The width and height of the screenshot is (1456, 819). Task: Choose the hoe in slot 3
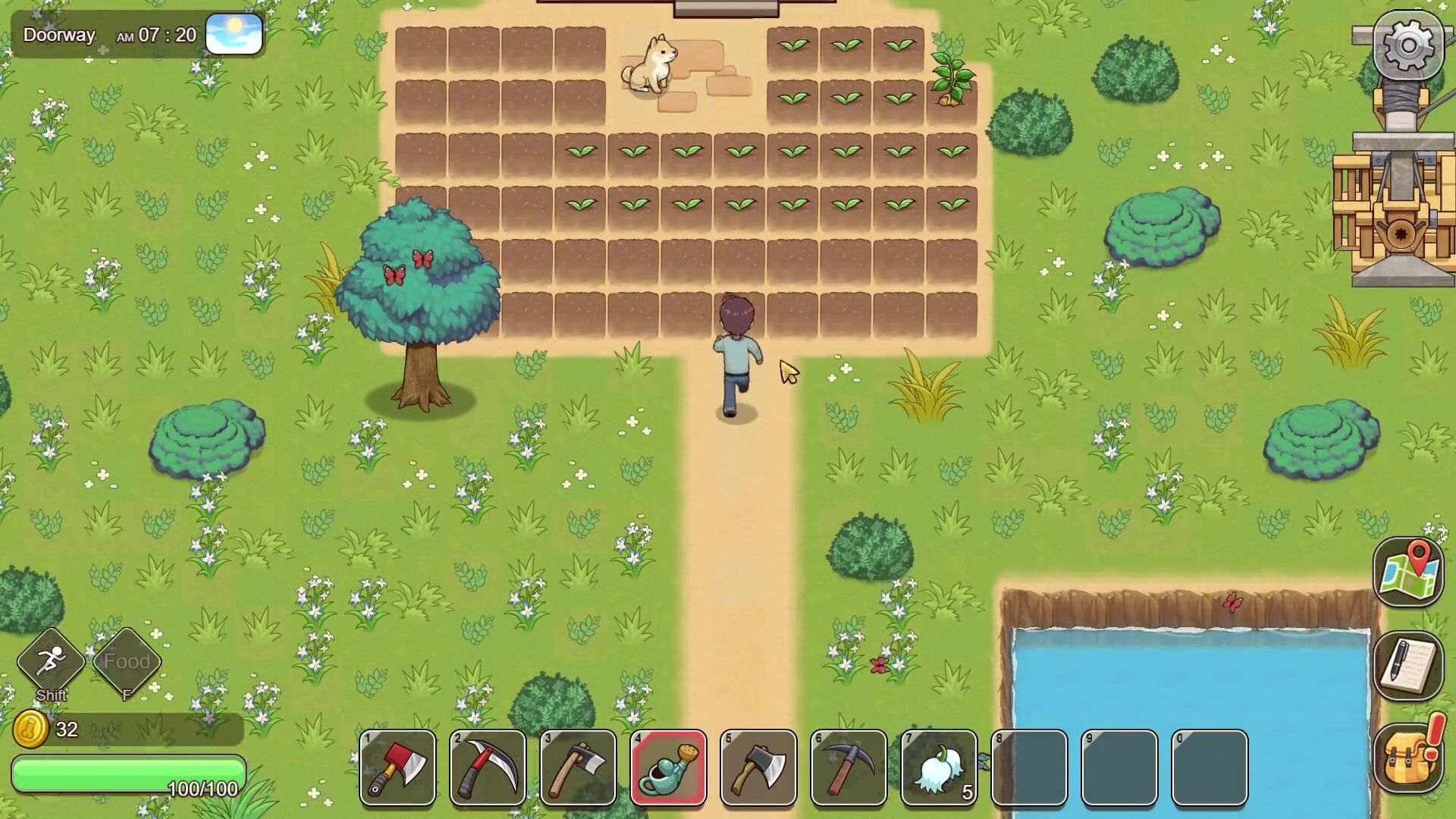[578, 767]
